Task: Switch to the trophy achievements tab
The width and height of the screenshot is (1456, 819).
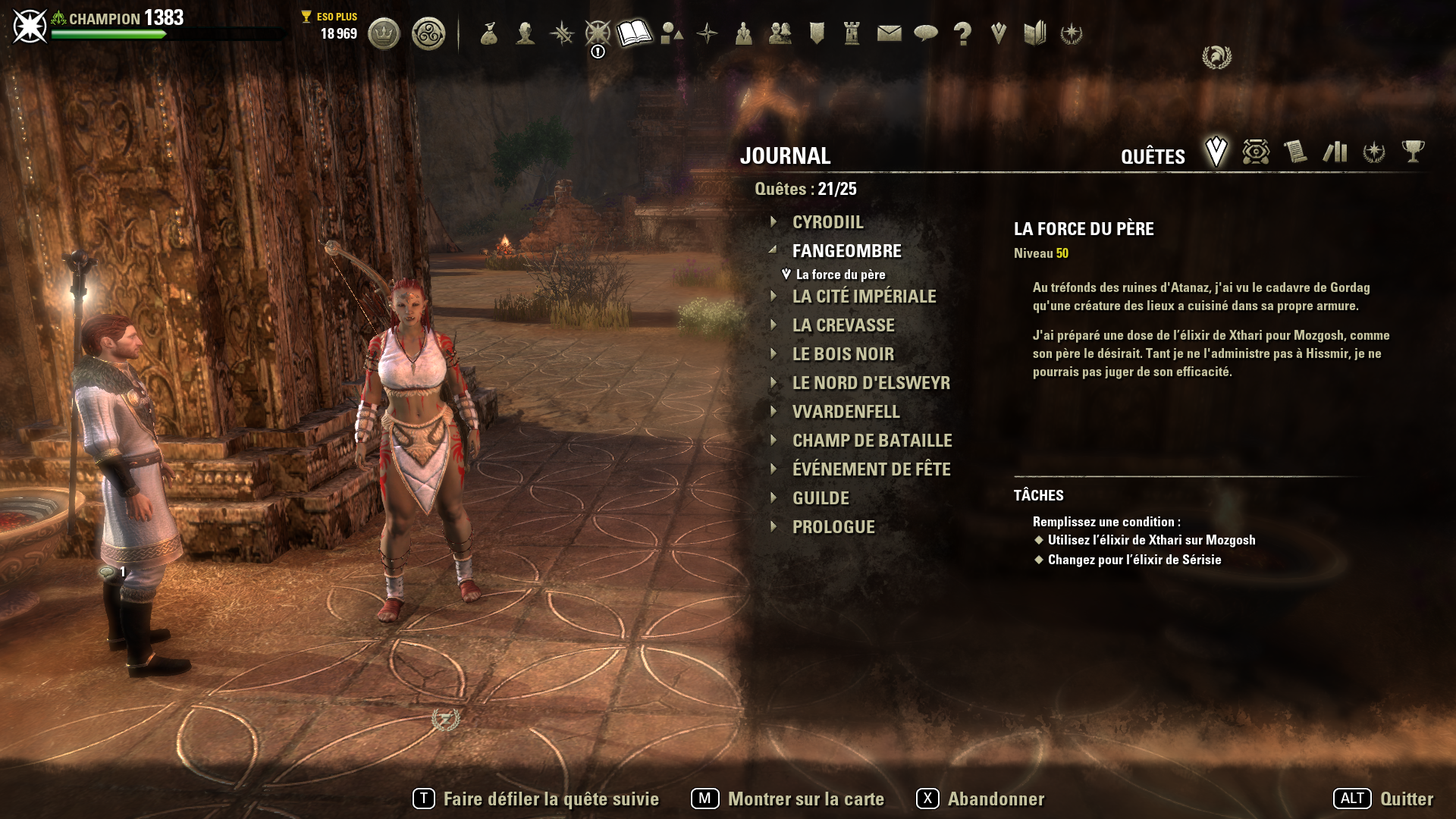Action: click(x=1413, y=152)
